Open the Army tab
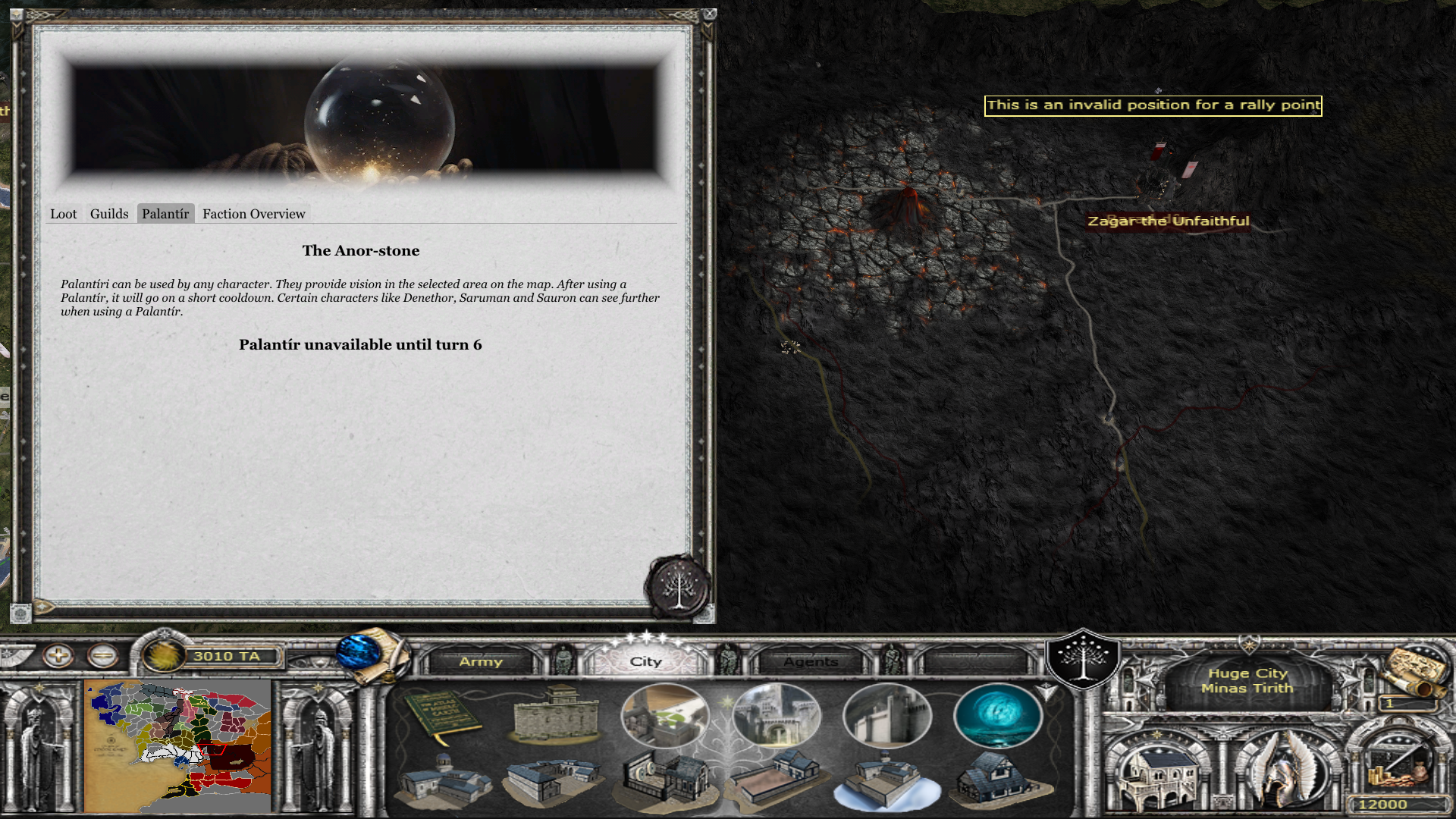 [481, 661]
